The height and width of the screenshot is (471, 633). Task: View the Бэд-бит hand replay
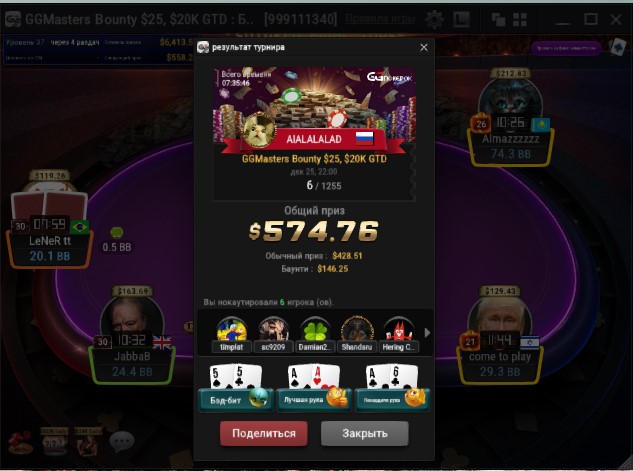(235, 388)
